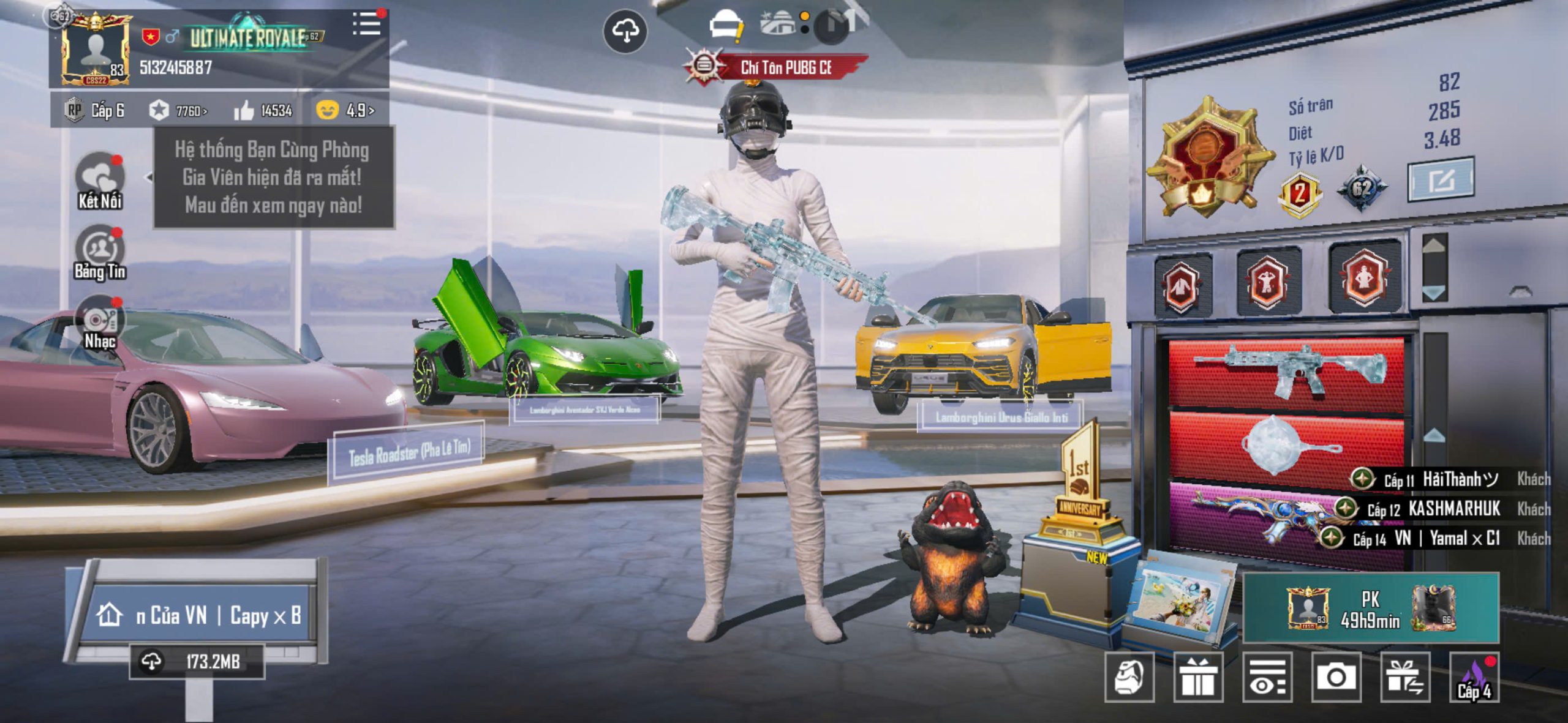Select the ice pan weapon slot
Image resolution: width=1568 pixels, height=723 pixels.
(x=1286, y=444)
